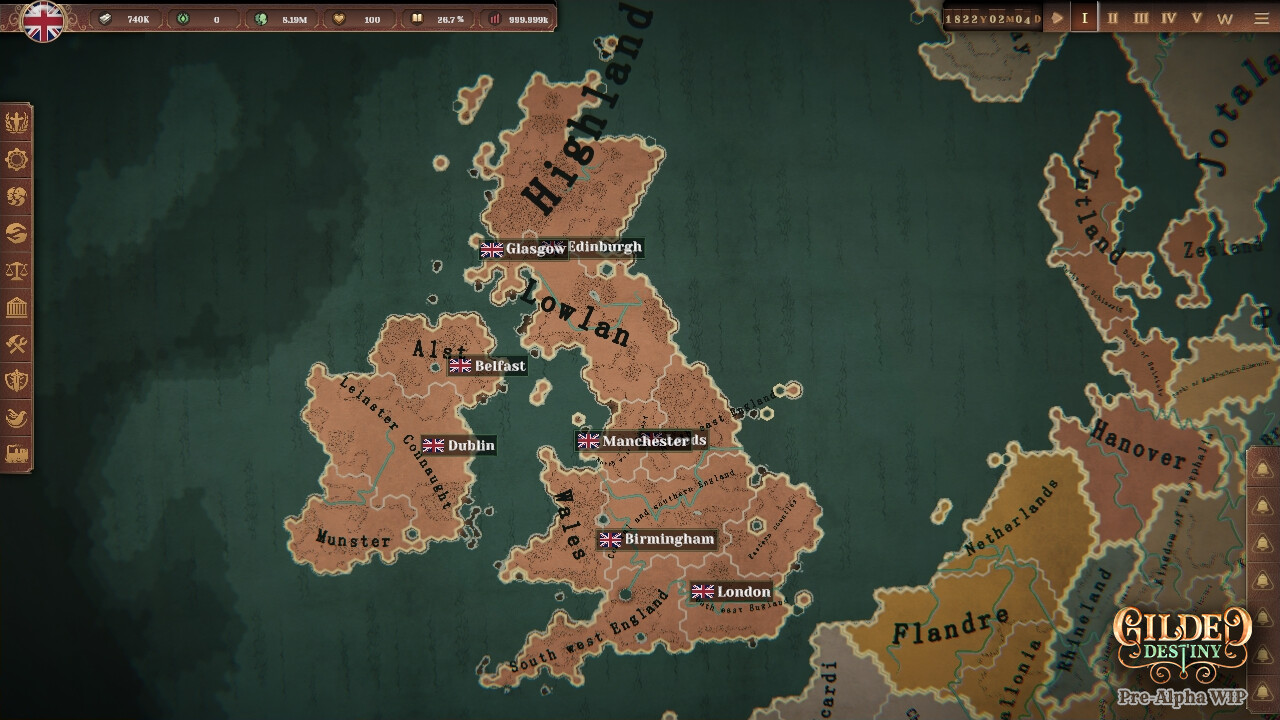Activate the W speed setting
This screenshot has width=1280, height=720.
(x=1227, y=17)
